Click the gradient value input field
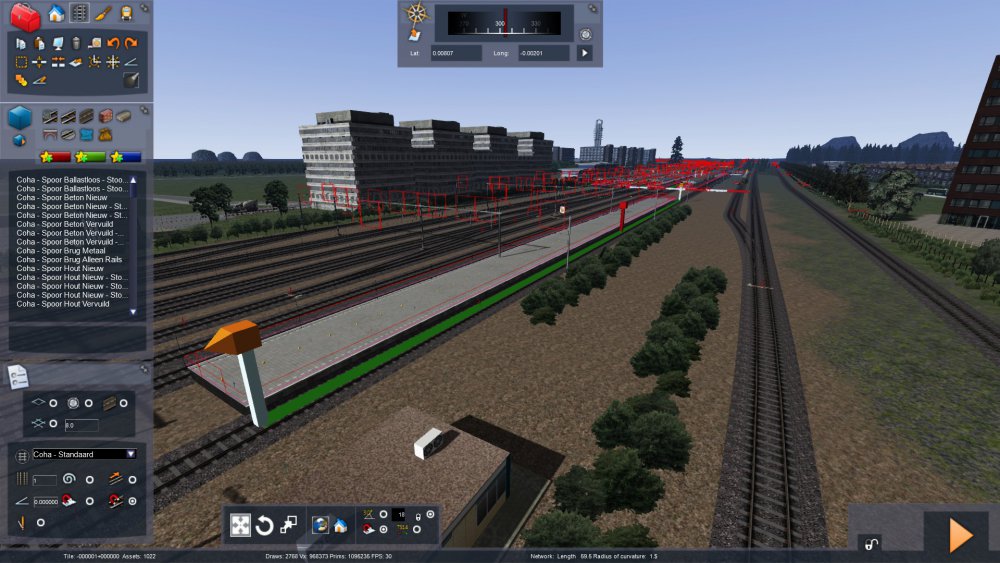This screenshot has width=1000, height=563. [x=46, y=502]
